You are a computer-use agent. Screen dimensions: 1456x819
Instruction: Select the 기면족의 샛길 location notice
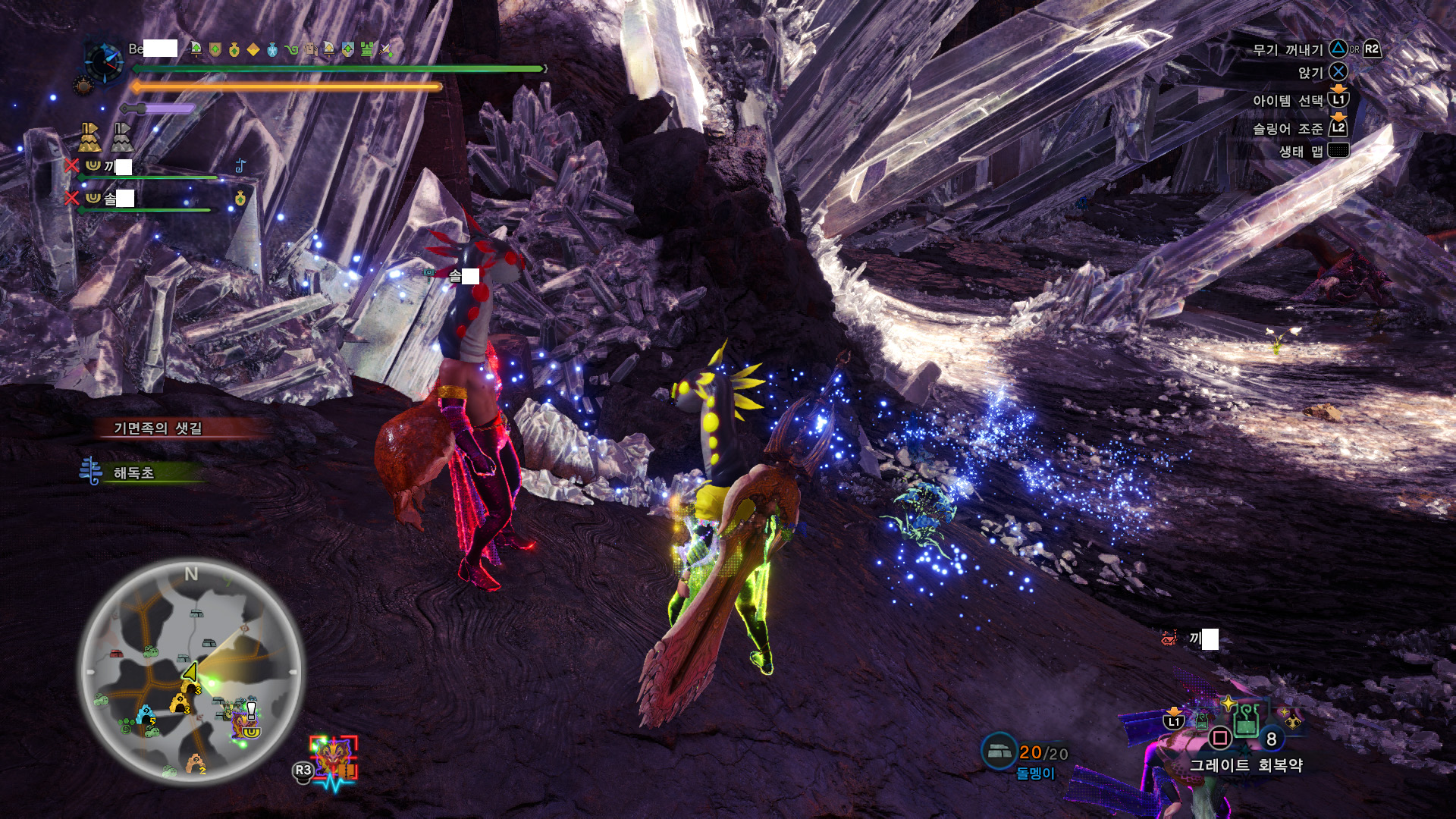[158, 428]
